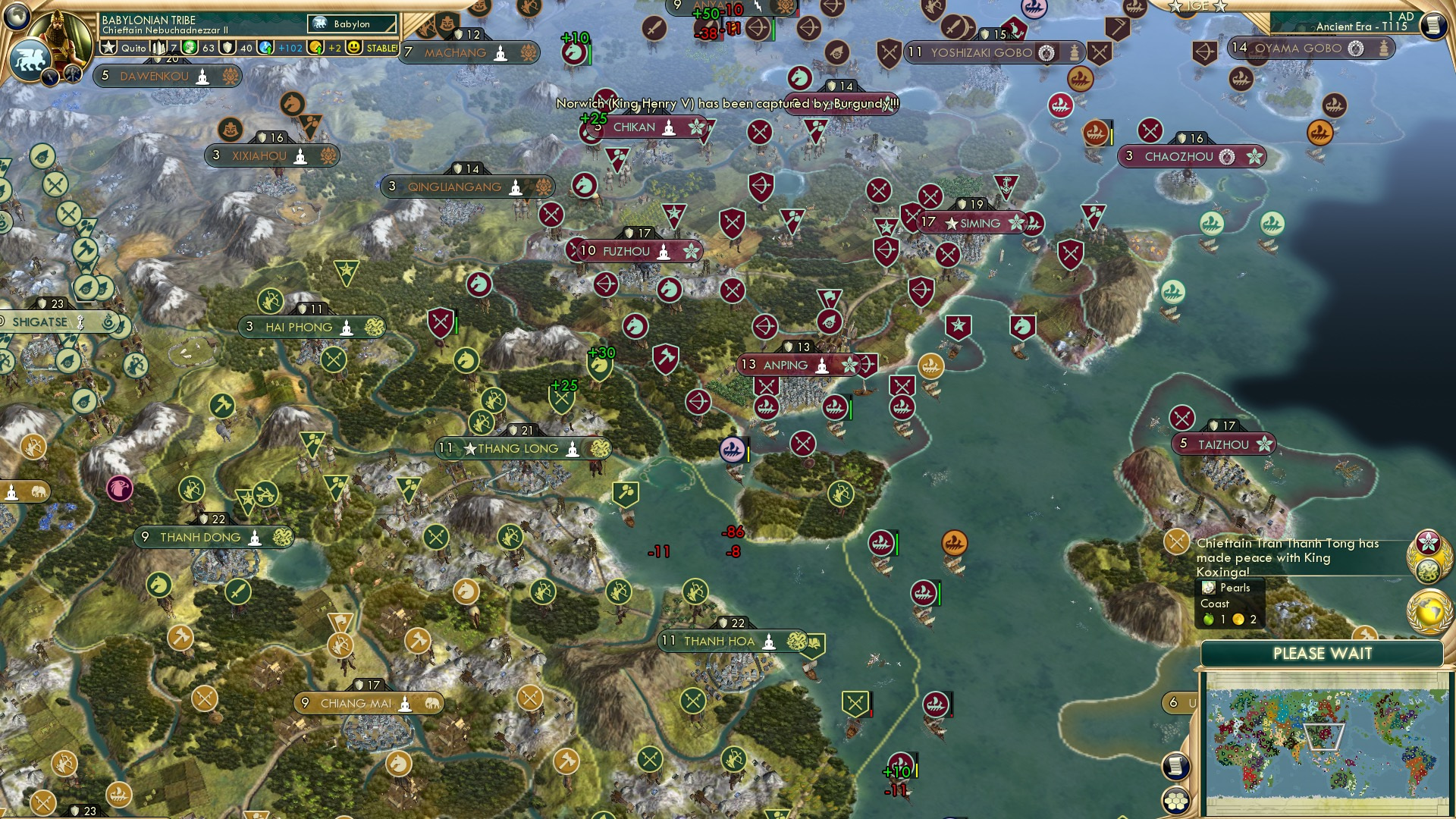The image size is (1456, 819).
Task: Click the golden globe wonder medallion
Action: point(1428,609)
